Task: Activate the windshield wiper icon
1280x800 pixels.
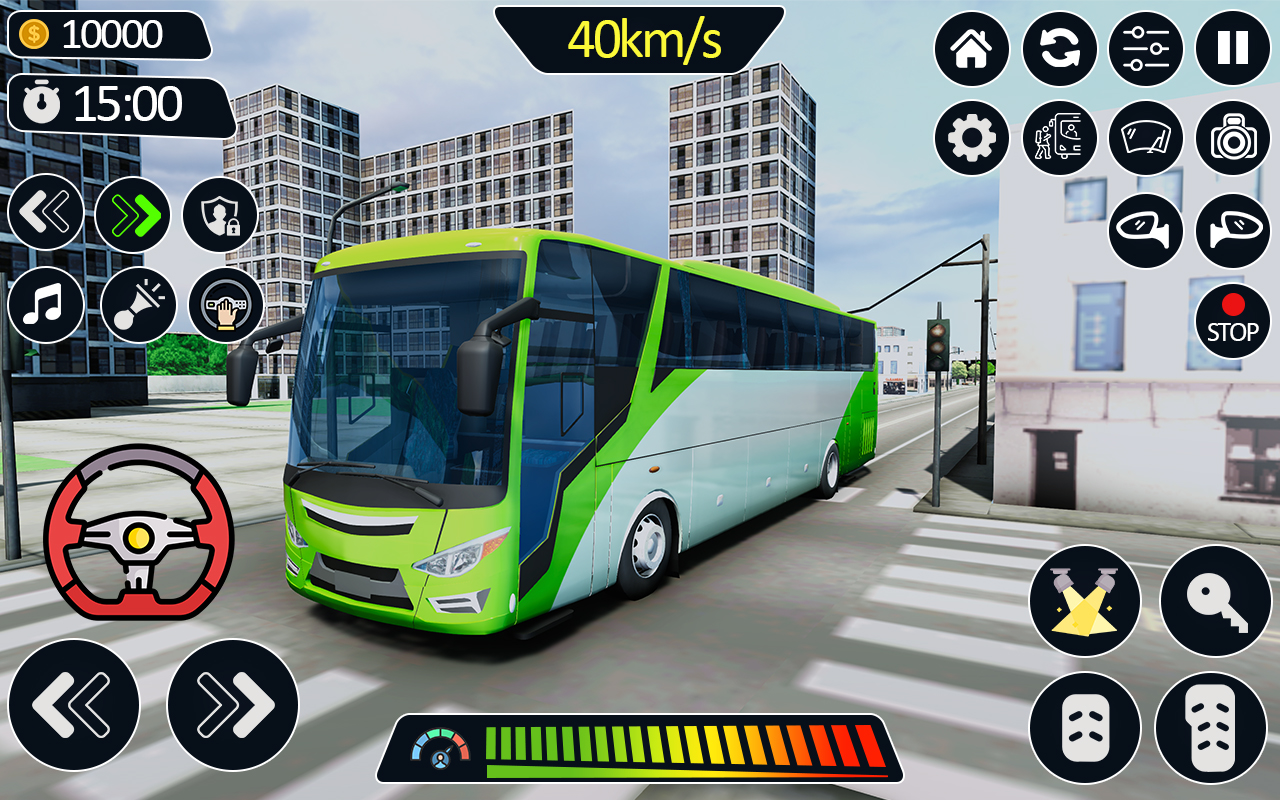Action: click(1146, 138)
